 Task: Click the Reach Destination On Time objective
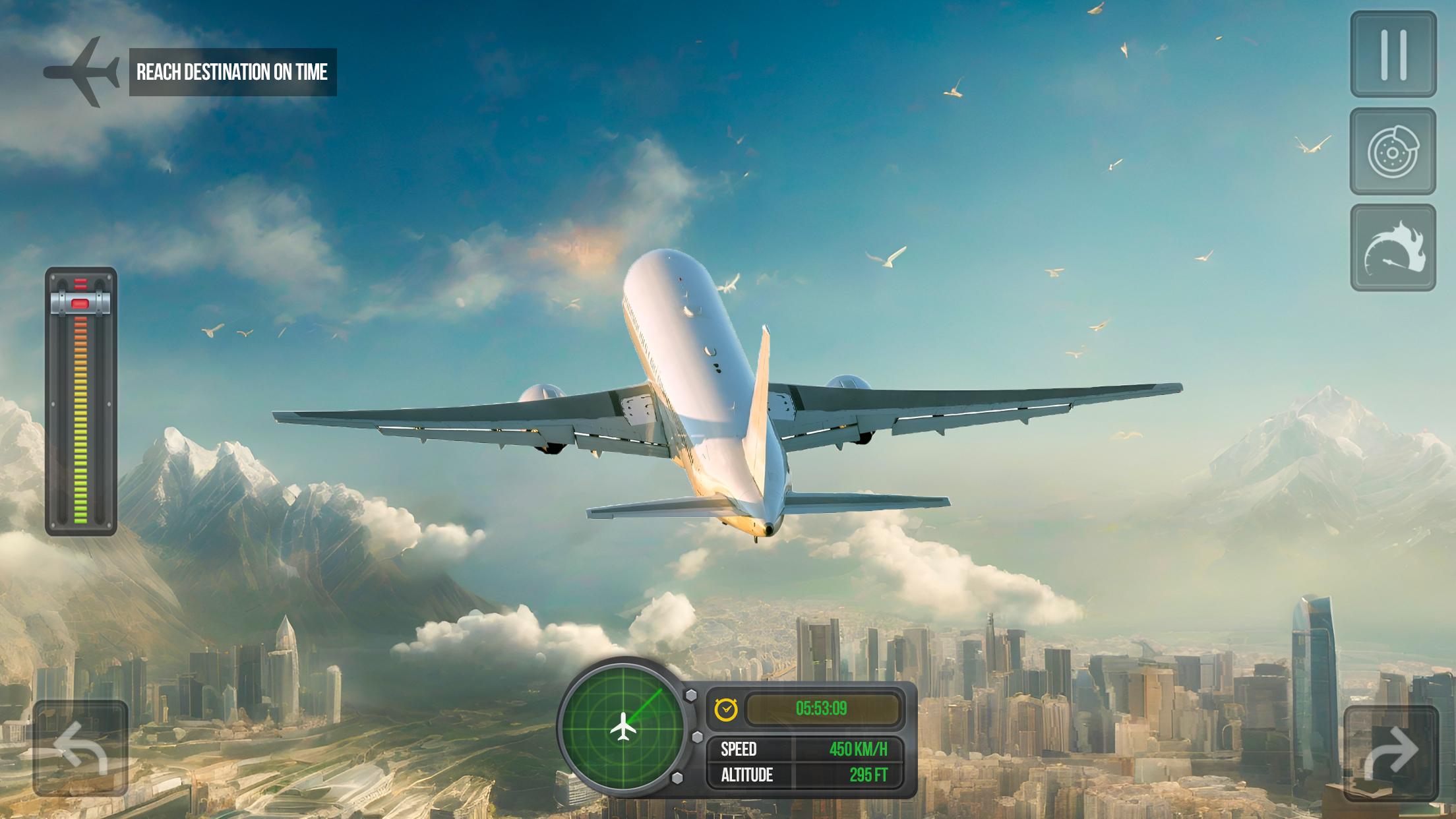232,72
